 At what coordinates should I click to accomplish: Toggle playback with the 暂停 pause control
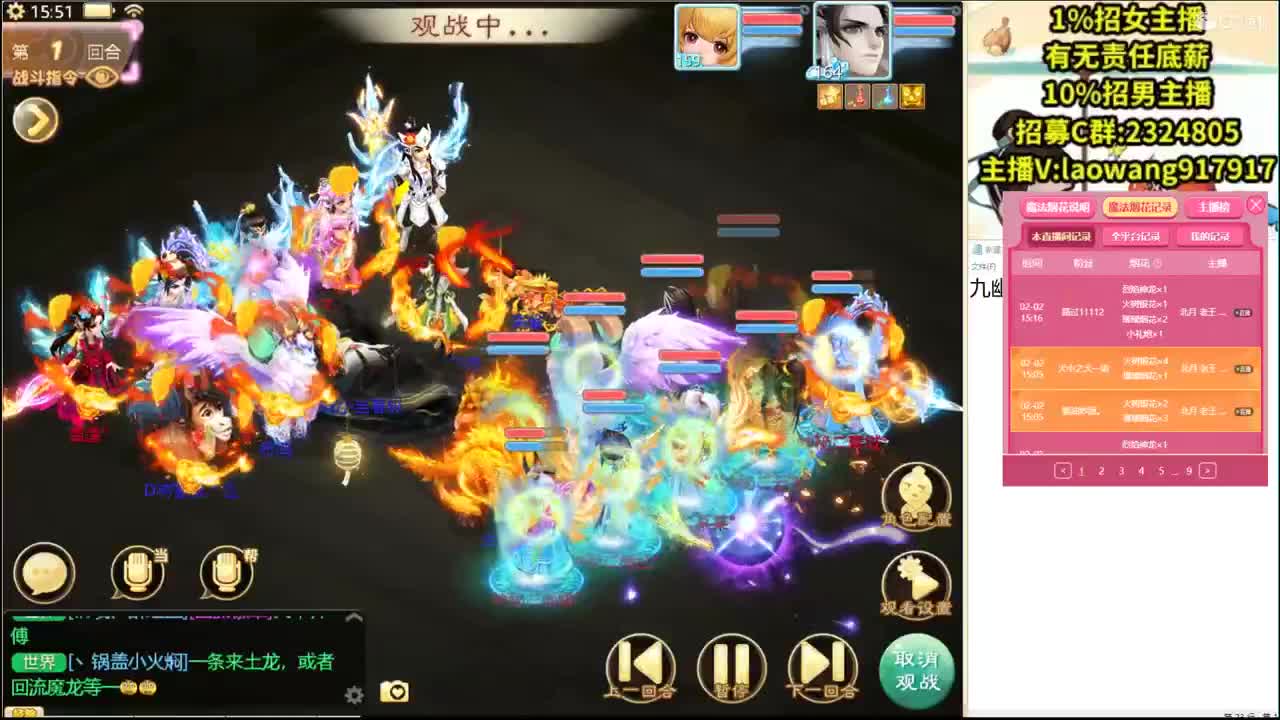point(733,667)
